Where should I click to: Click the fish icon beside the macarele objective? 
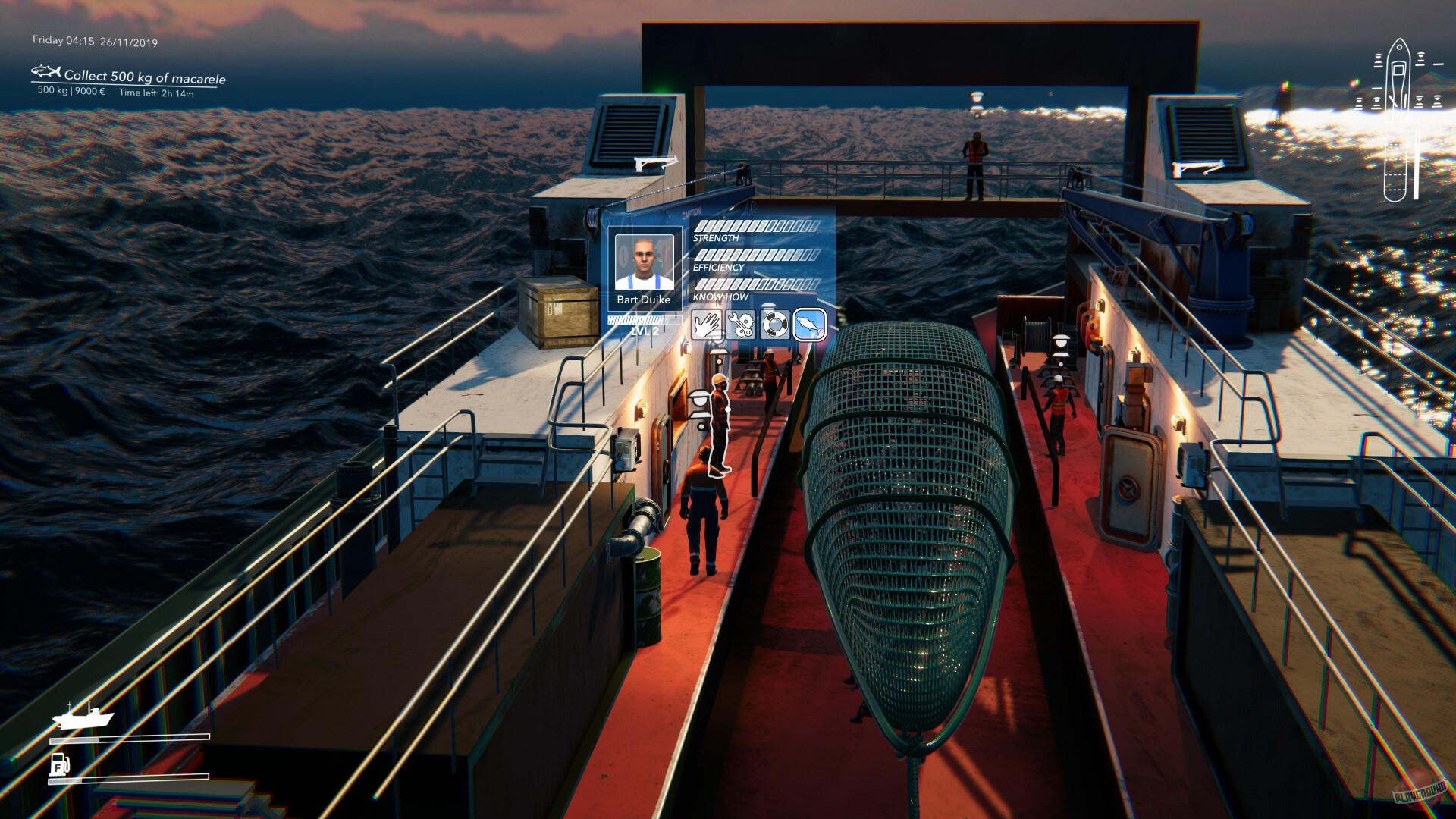click(x=45, y=75)
